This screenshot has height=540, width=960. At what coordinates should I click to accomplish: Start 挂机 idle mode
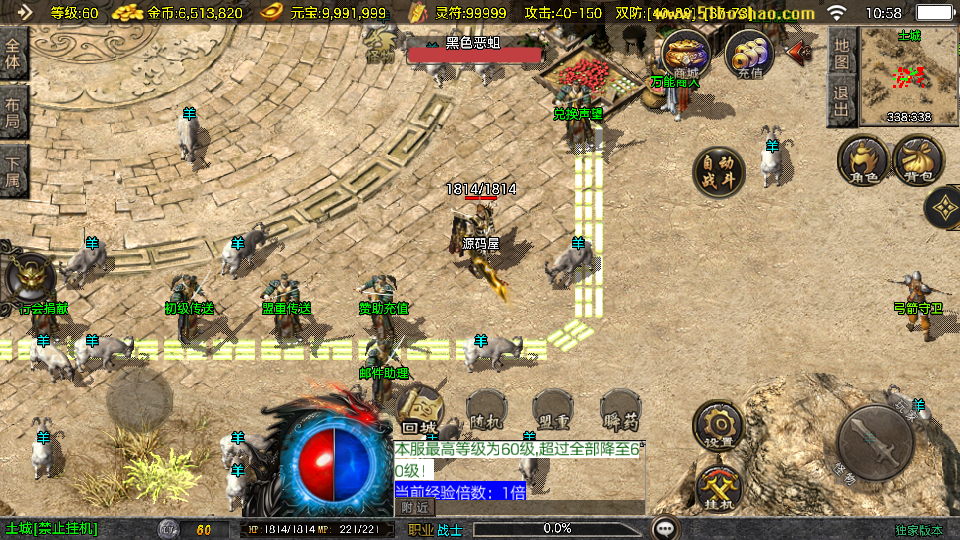[x=718, y=489]
